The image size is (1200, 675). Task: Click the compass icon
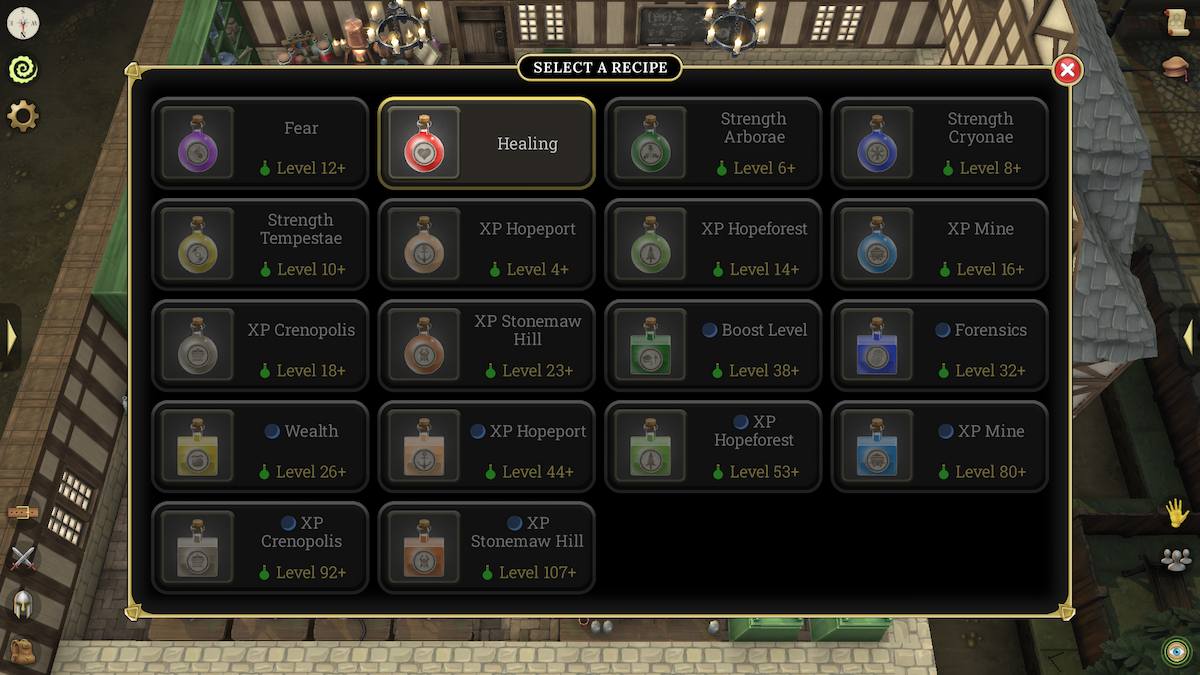tap(22, 22)
